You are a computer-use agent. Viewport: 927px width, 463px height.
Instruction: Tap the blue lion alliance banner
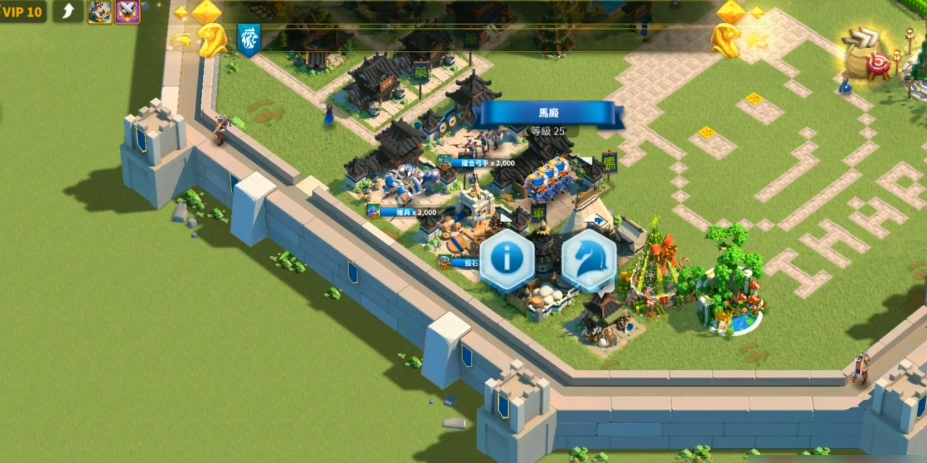248,41
